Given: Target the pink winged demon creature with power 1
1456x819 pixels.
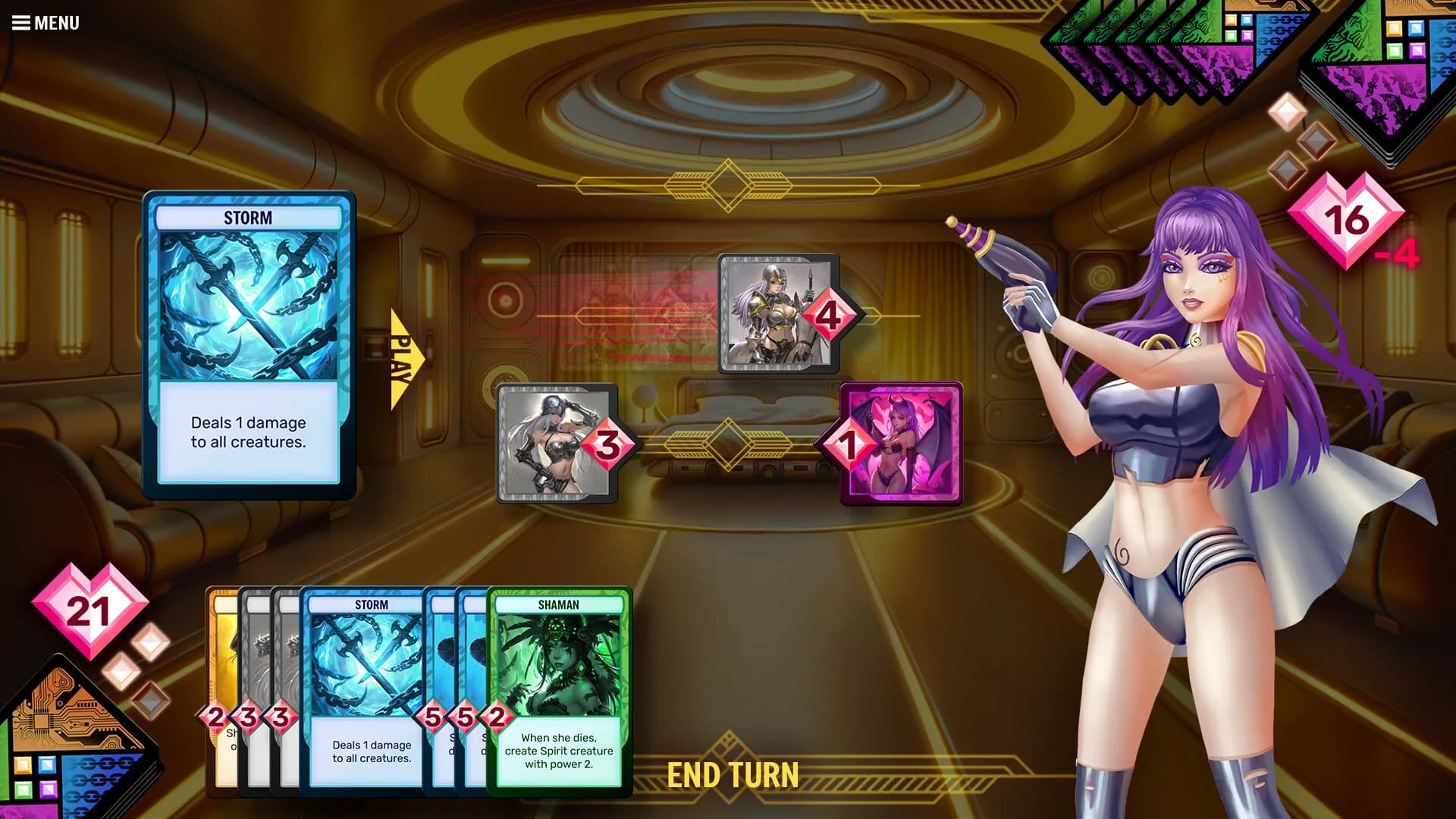Looking at the screenshot, I should [x=902, y=444].
